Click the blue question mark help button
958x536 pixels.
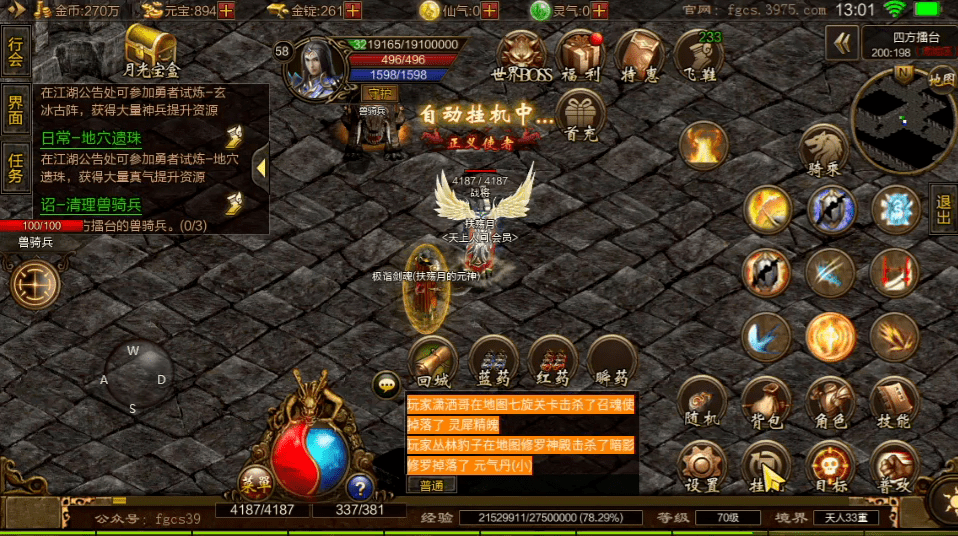[x=359, y=486]
